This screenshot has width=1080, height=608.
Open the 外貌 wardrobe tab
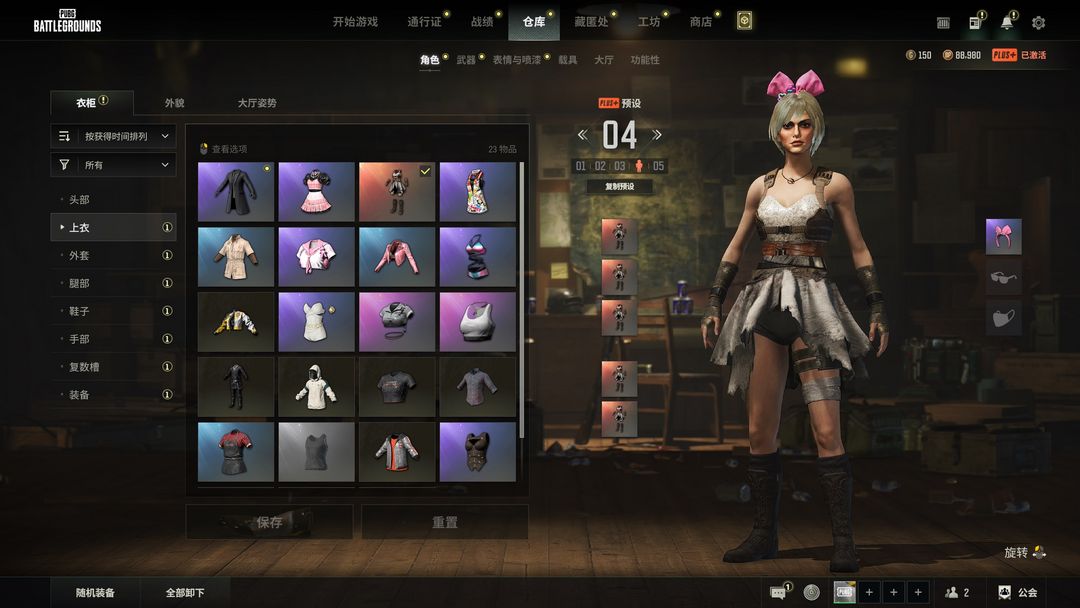[x=174, y=103]
